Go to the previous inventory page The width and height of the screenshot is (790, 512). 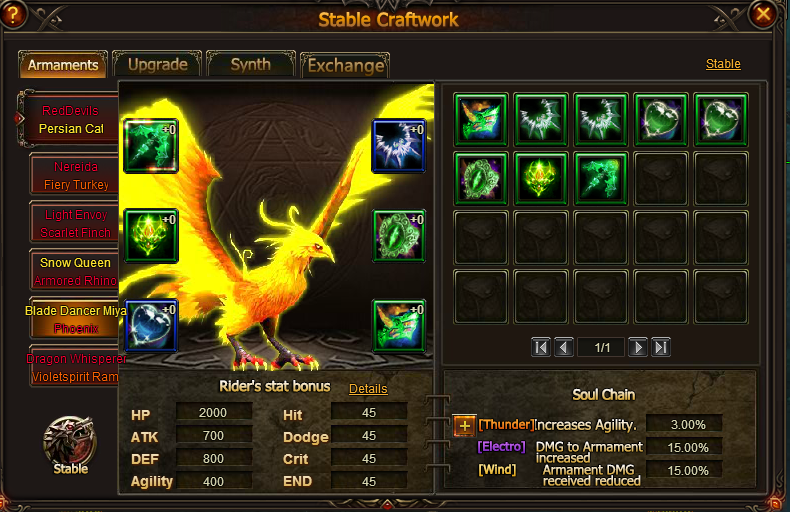(x=564, y=347)
